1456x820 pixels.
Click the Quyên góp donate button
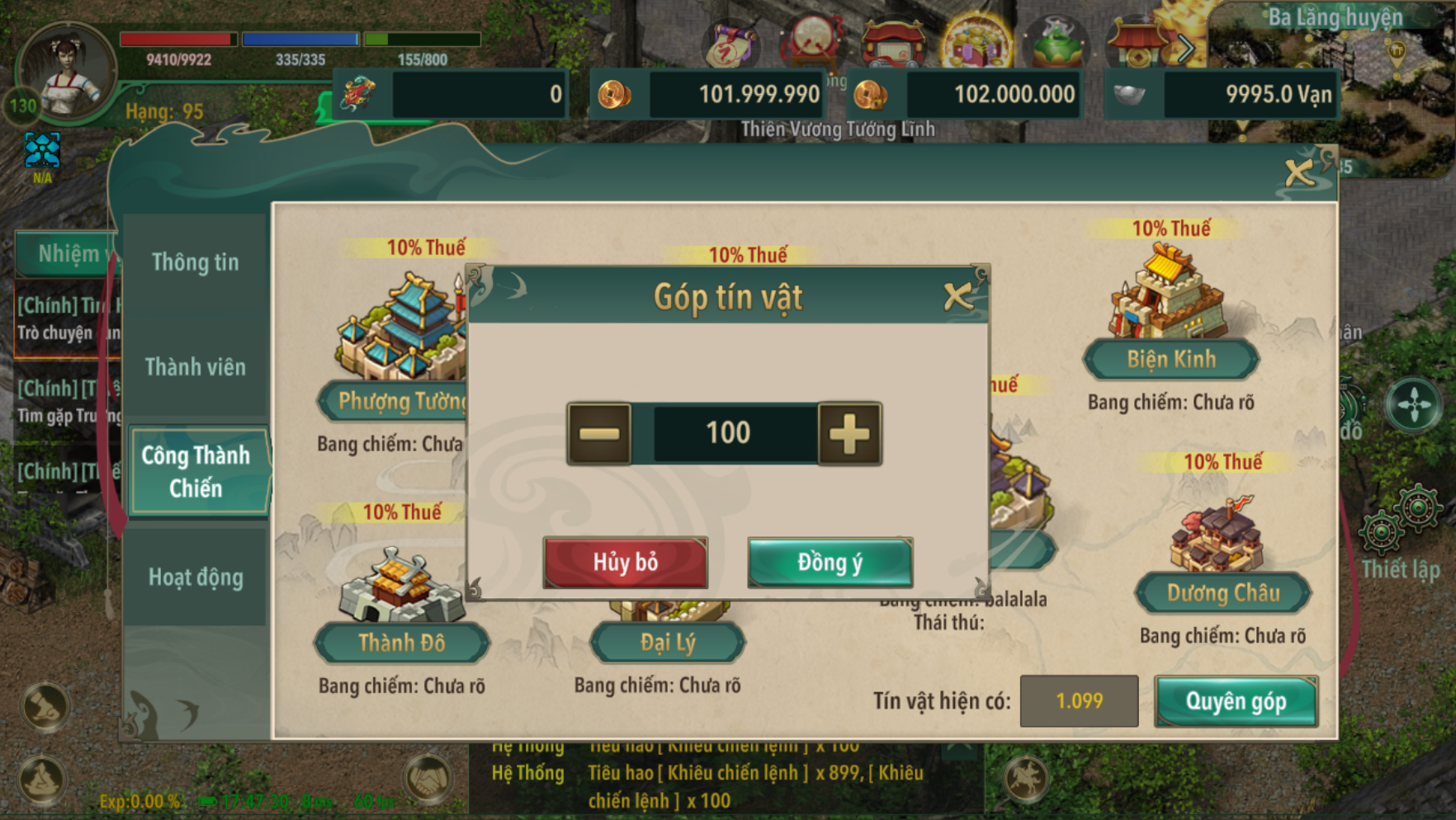pyautogui.click(x=1236, y=701)
